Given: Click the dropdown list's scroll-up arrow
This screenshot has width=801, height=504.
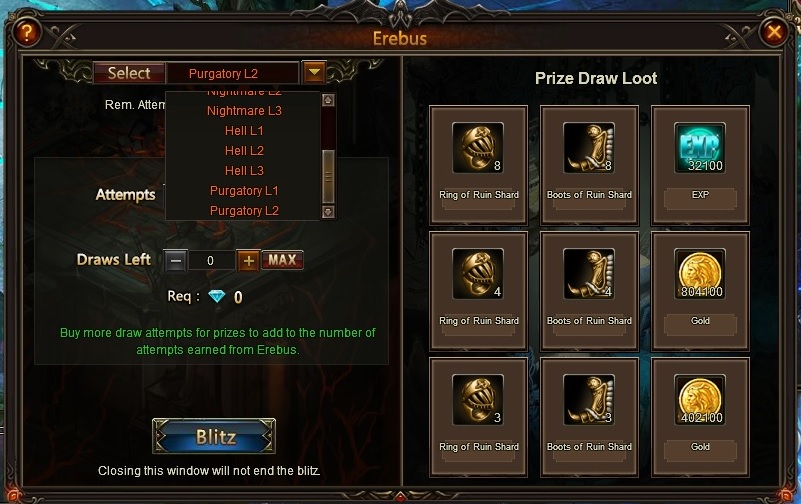Looking at the screenshot, I should [x=327, y=100].
